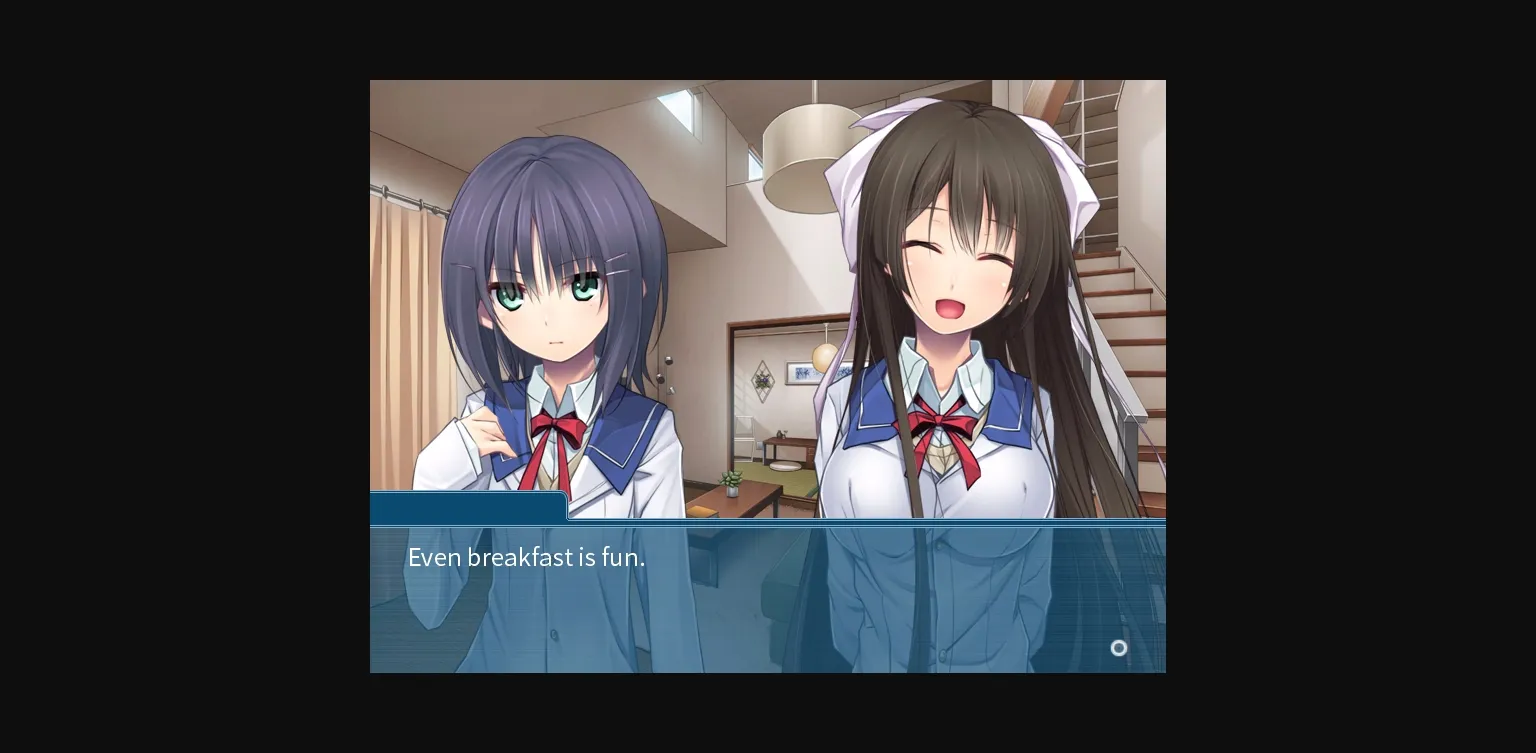Click the white circle to advance dialogue
The height and width of the screenshot is (753, 1536).
[1119, 648]
